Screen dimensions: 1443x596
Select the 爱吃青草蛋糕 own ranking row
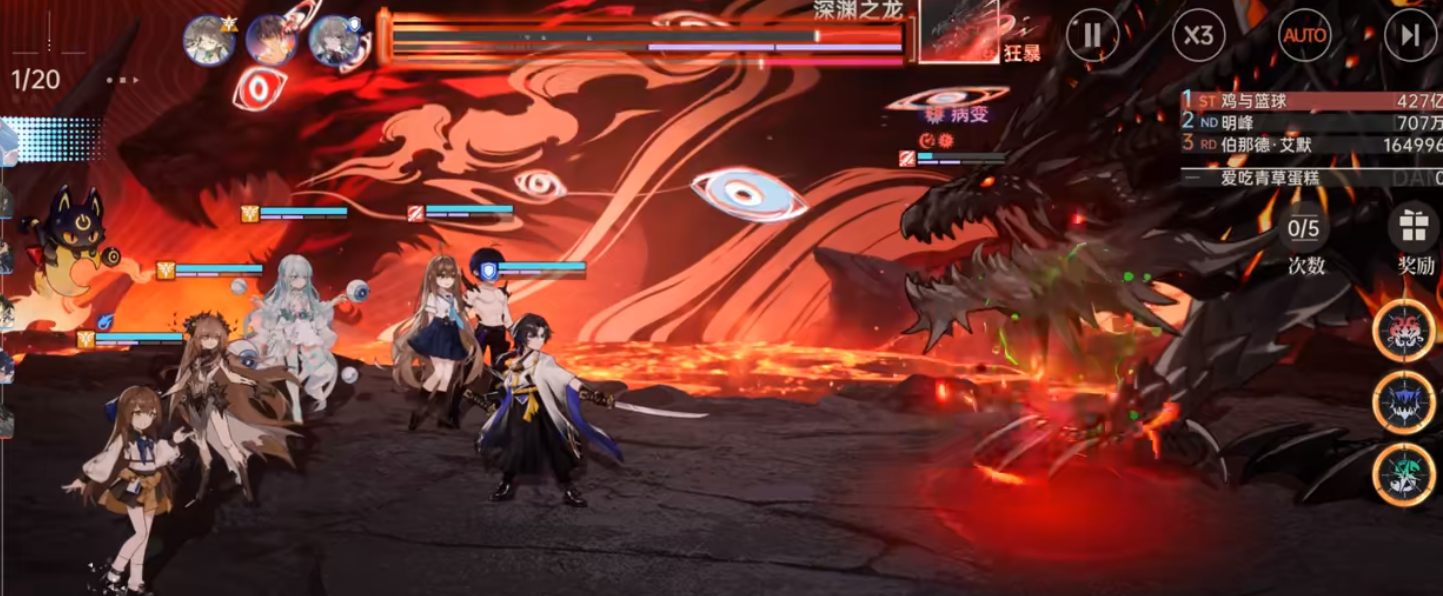click(x=1311, y=178)
